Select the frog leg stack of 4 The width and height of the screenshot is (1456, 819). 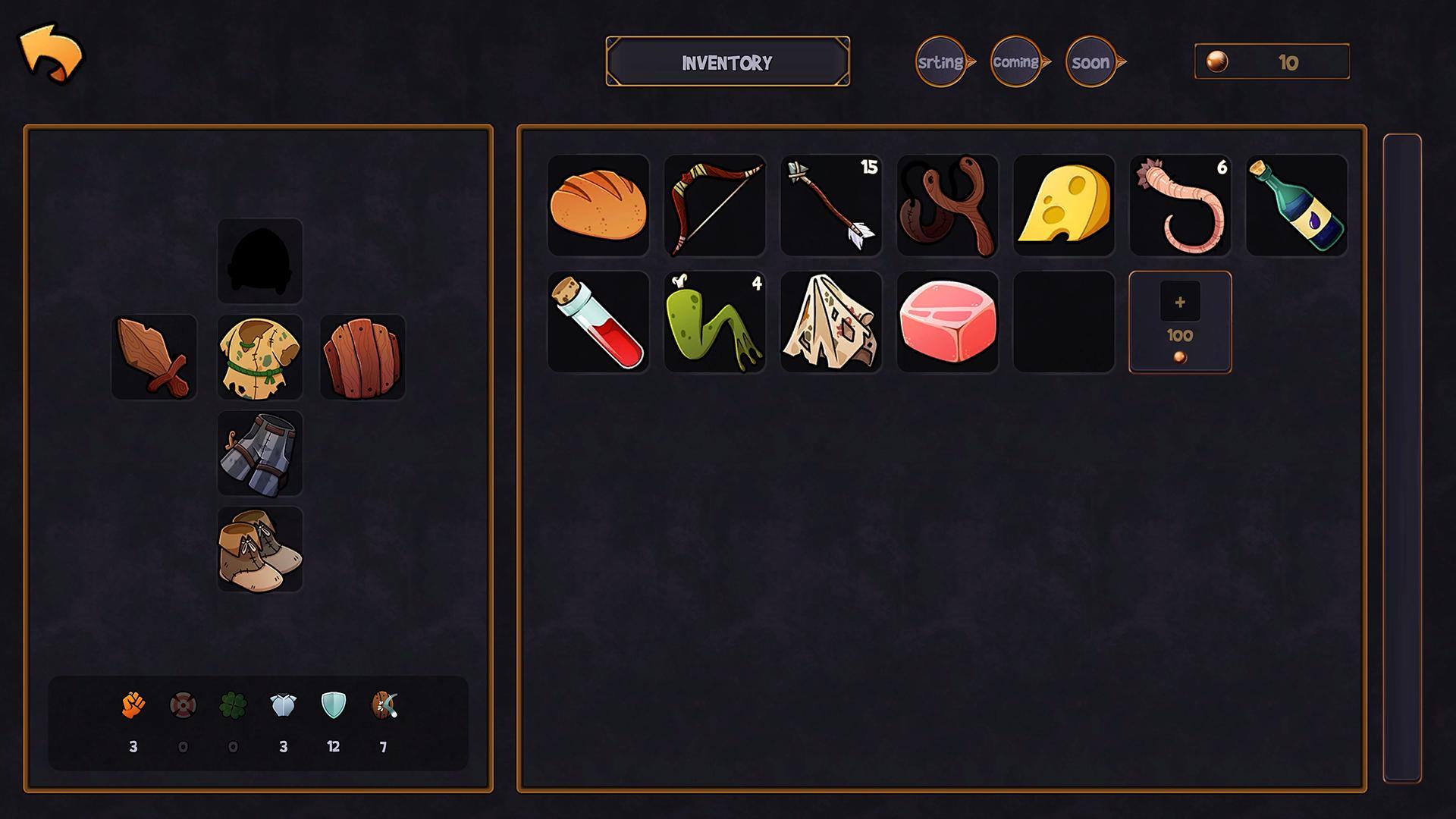click(x=714, y=322)
